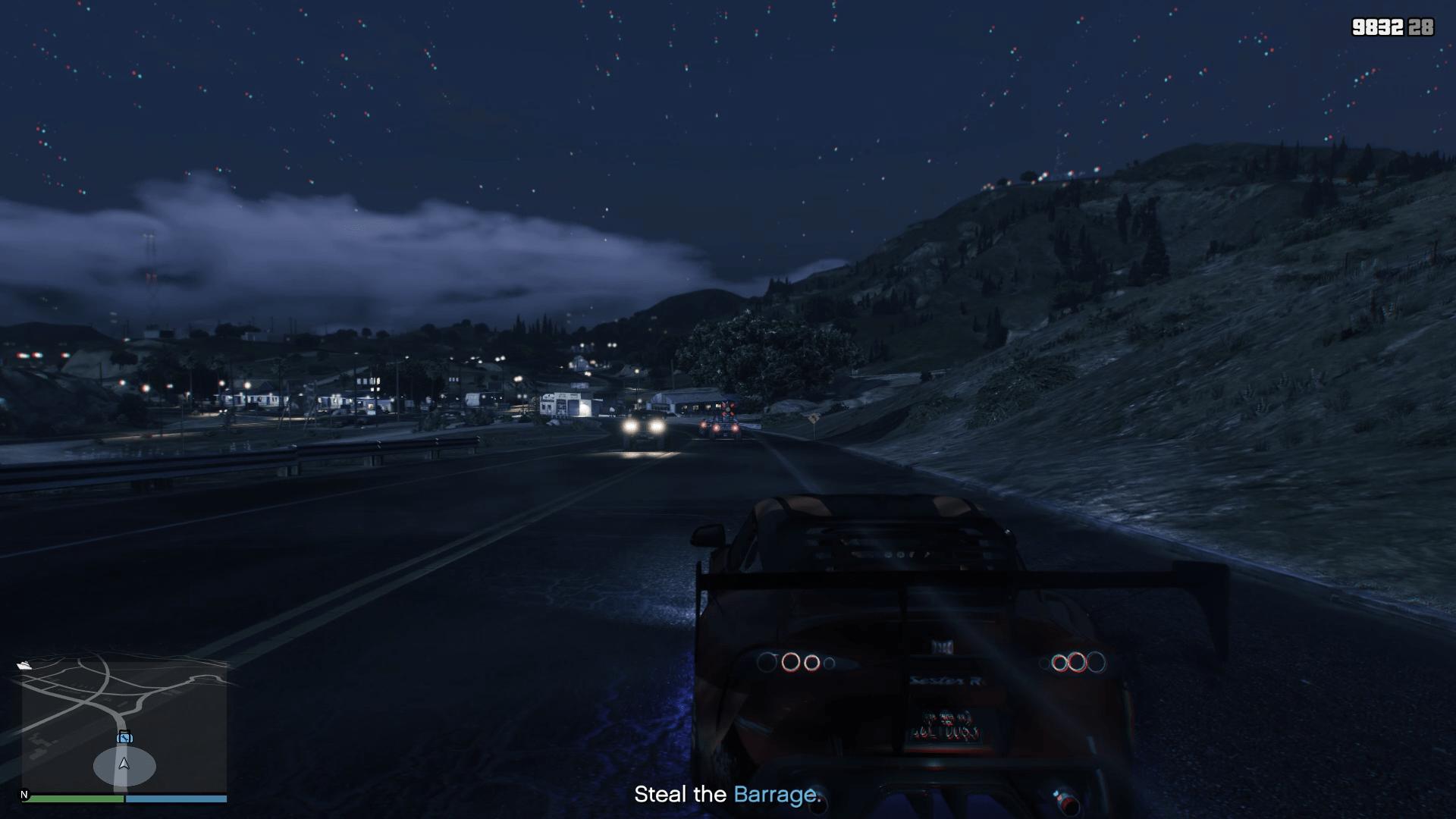The width and height of the screenshot is (1456, 819).
Task: Select the player arrow on the minimap
Action: [124, 764]
